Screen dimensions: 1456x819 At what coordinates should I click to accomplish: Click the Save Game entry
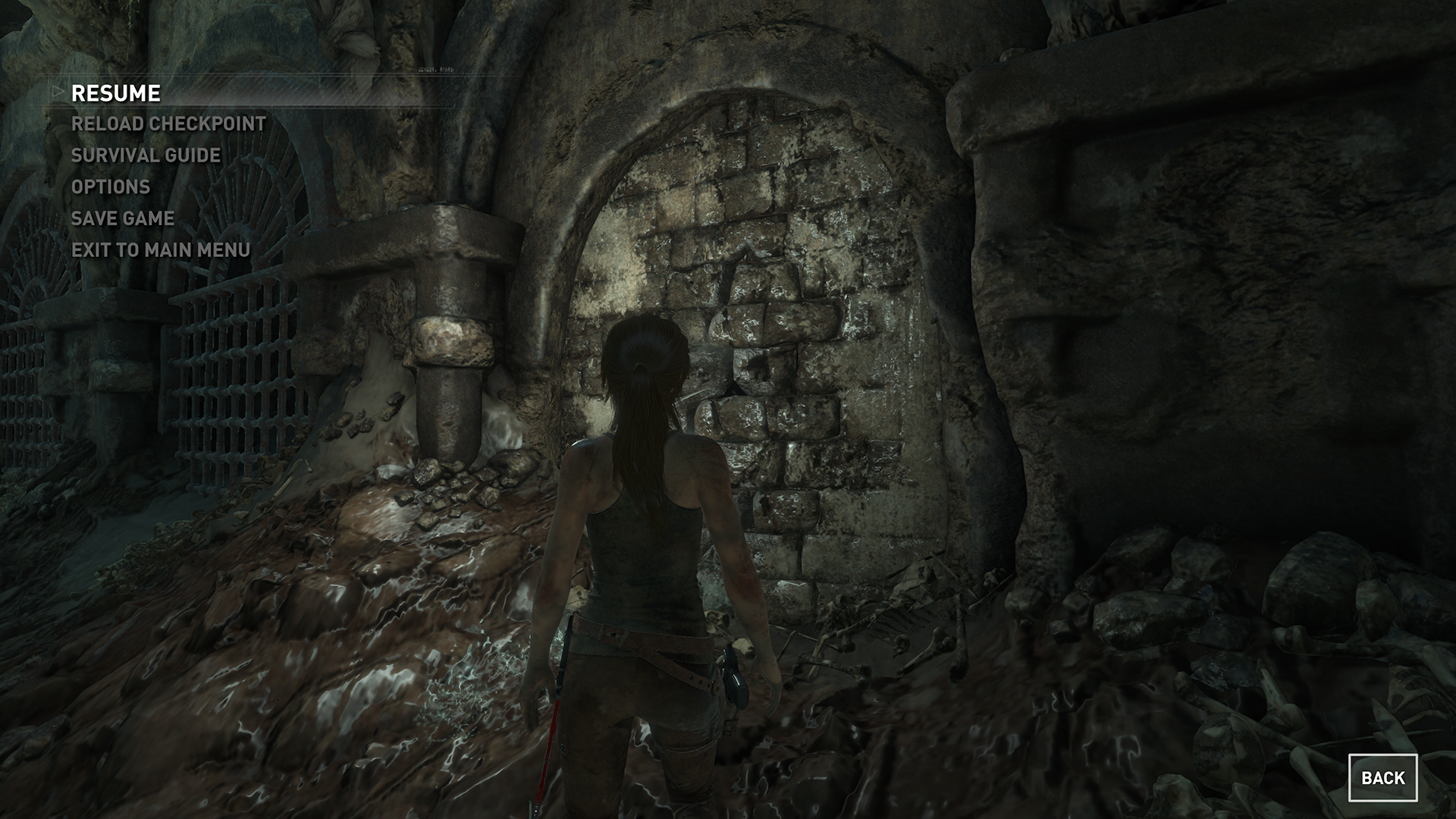(123, 218)
